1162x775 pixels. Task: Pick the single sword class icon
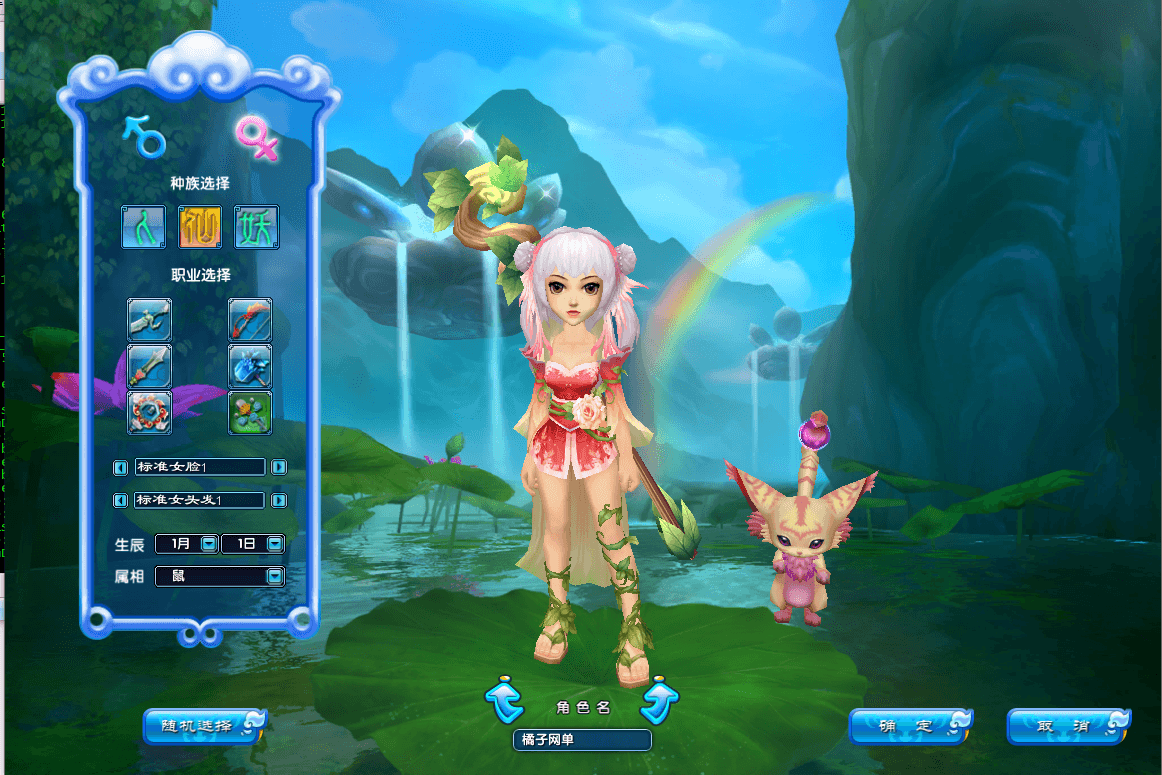click(x=149, y=366)
